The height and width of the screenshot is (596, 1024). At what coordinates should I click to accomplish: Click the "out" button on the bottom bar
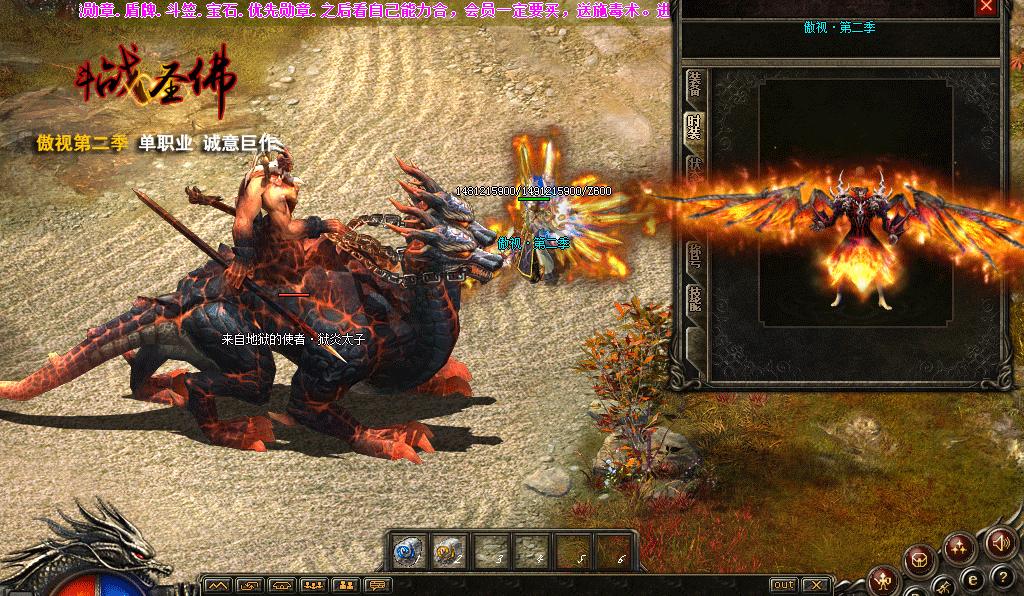[784, 585]
